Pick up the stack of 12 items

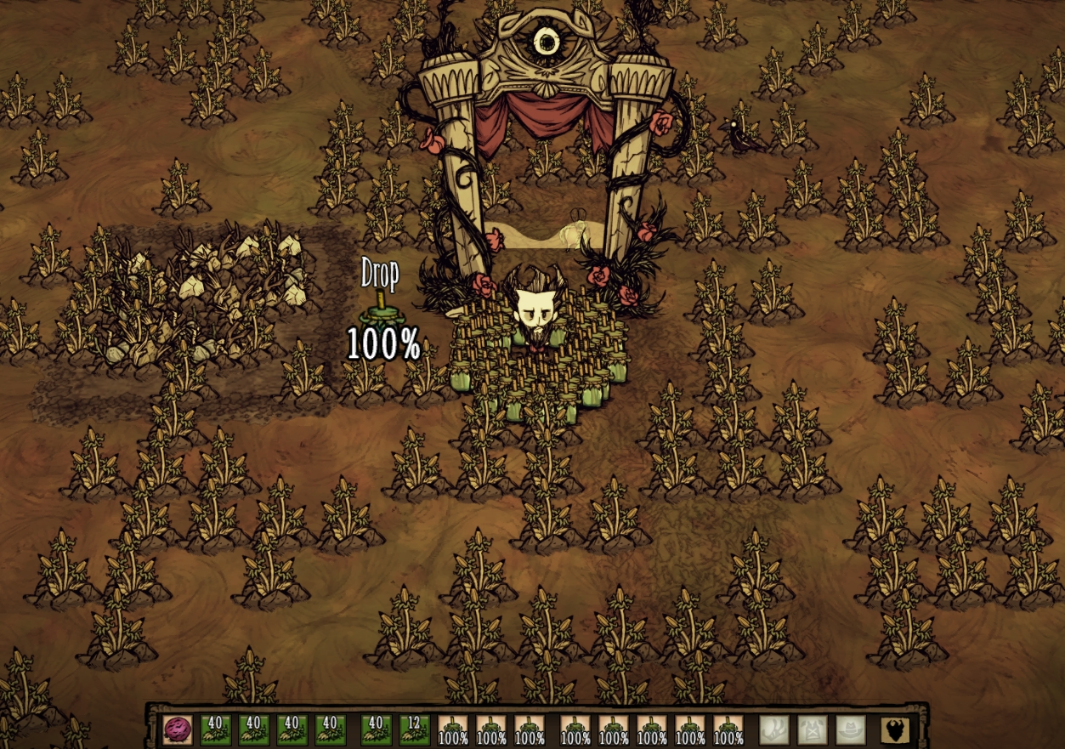tap(414, 729)
